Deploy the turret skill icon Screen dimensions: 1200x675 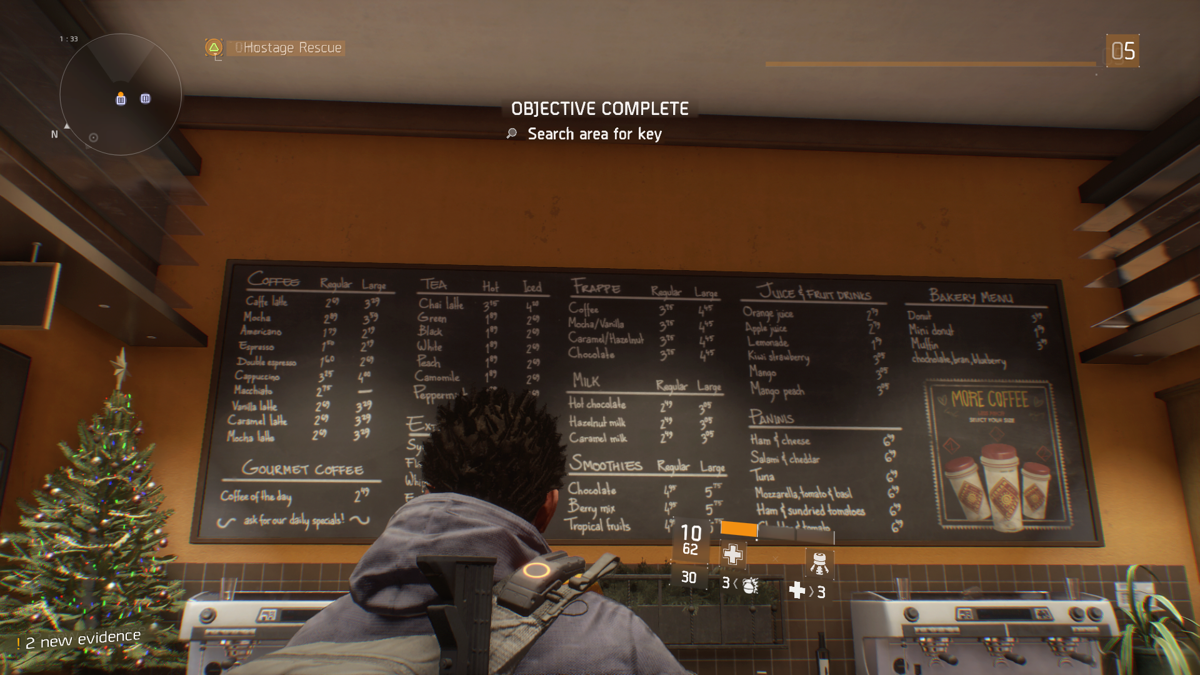tap(819, 563)
